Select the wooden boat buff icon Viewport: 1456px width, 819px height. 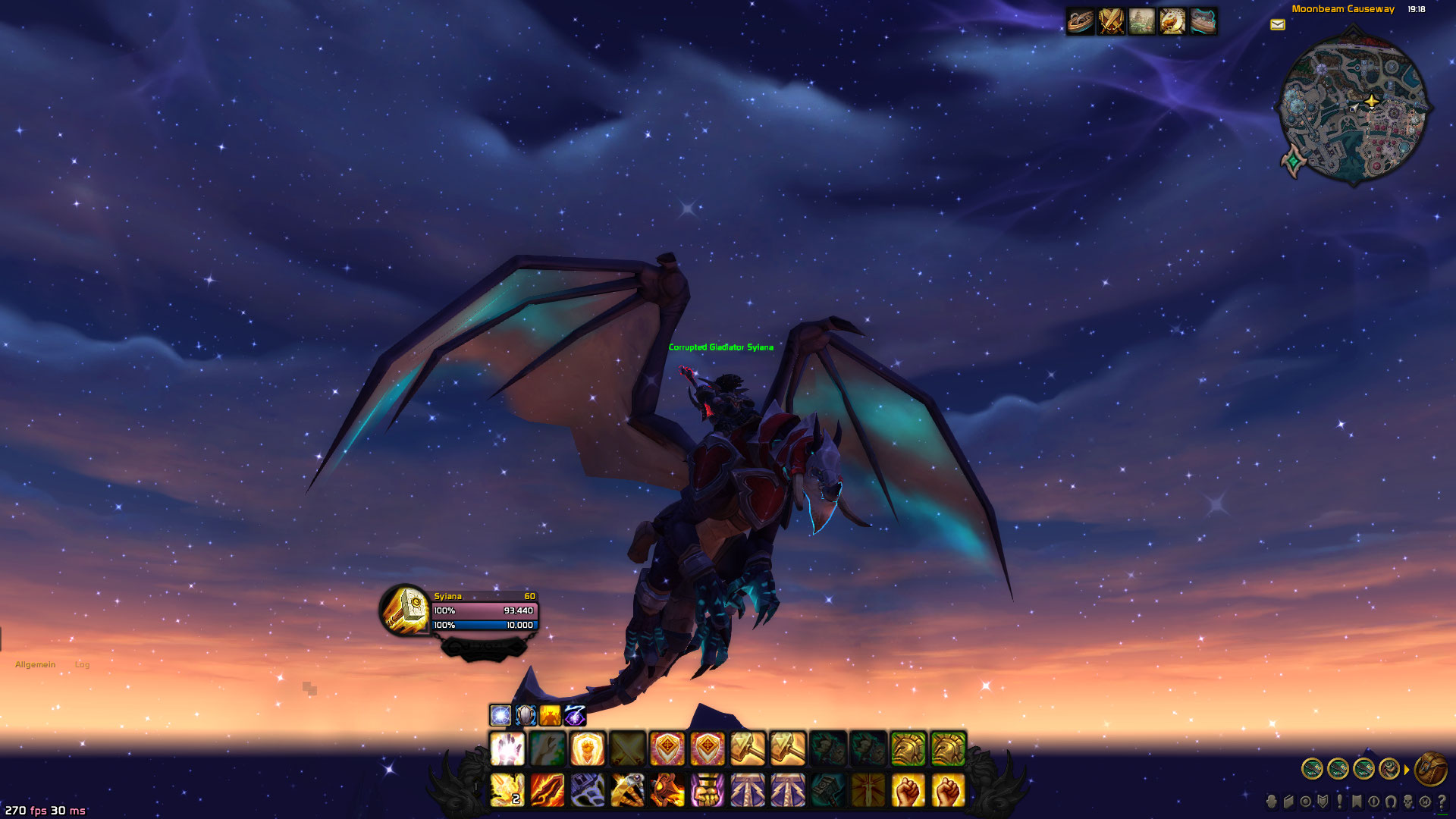coord(1081,21)
